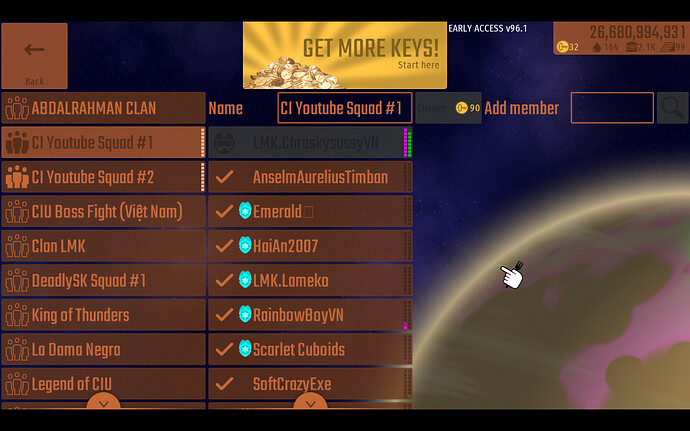
Task: Choose the King of Thunders squad
Action: [104, 315]
